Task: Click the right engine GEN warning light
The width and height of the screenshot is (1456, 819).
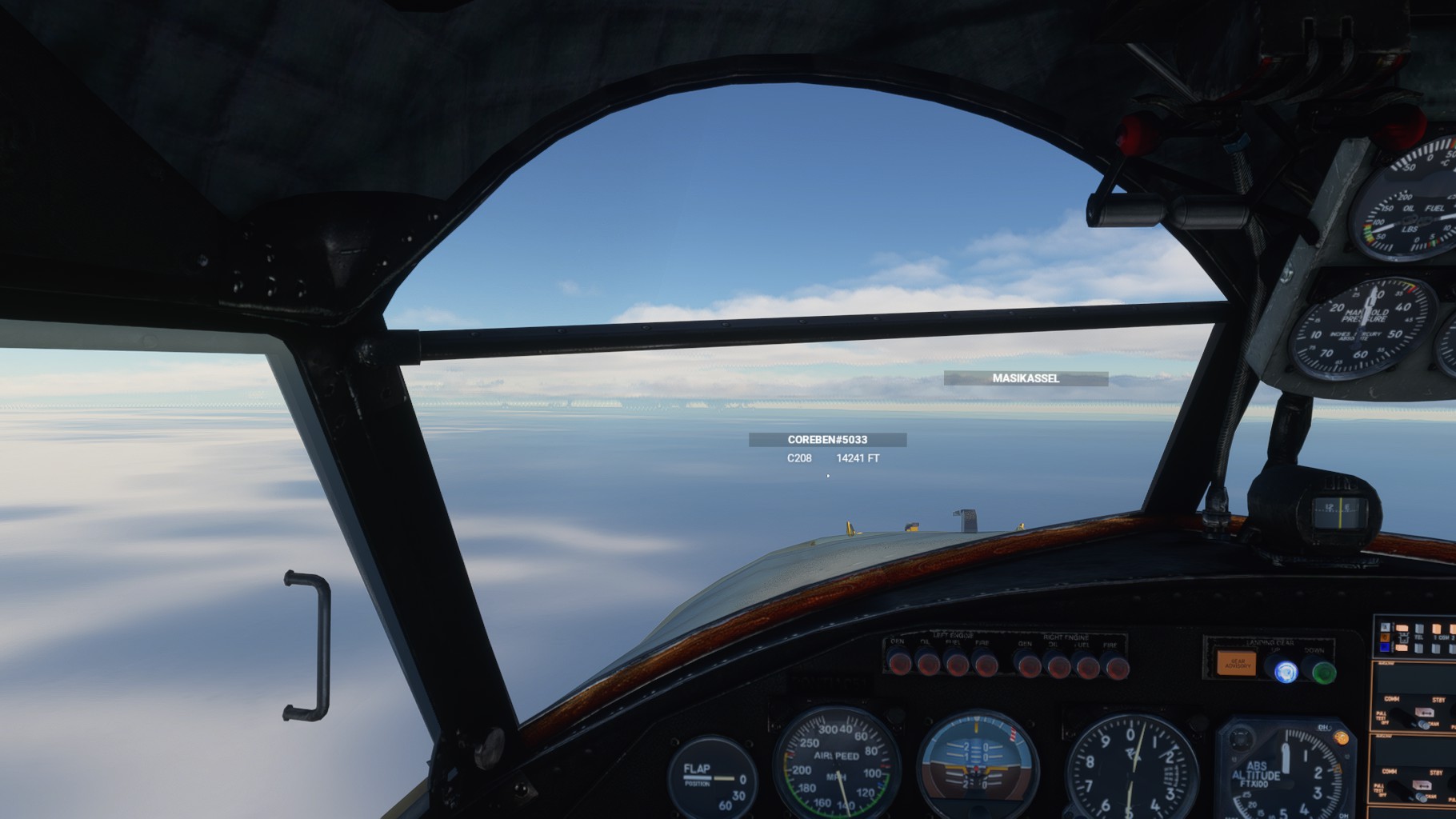Action: (1029, 665)
